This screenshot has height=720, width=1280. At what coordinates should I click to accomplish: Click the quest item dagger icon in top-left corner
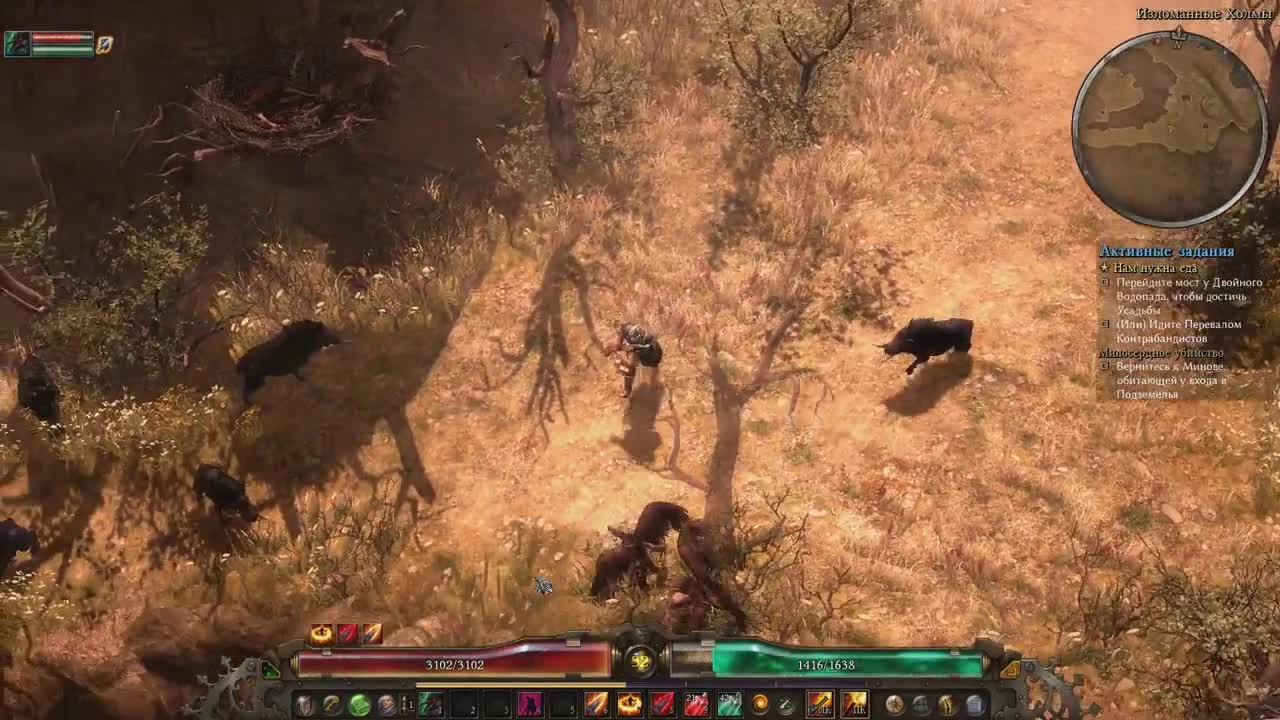[105, 42]
